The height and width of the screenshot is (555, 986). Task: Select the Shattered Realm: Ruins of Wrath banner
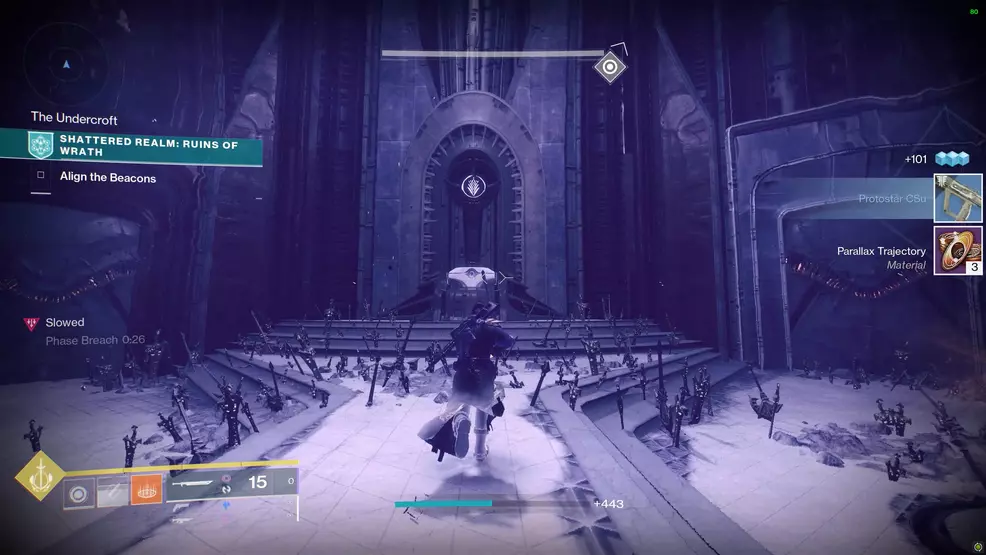(147, 145)
